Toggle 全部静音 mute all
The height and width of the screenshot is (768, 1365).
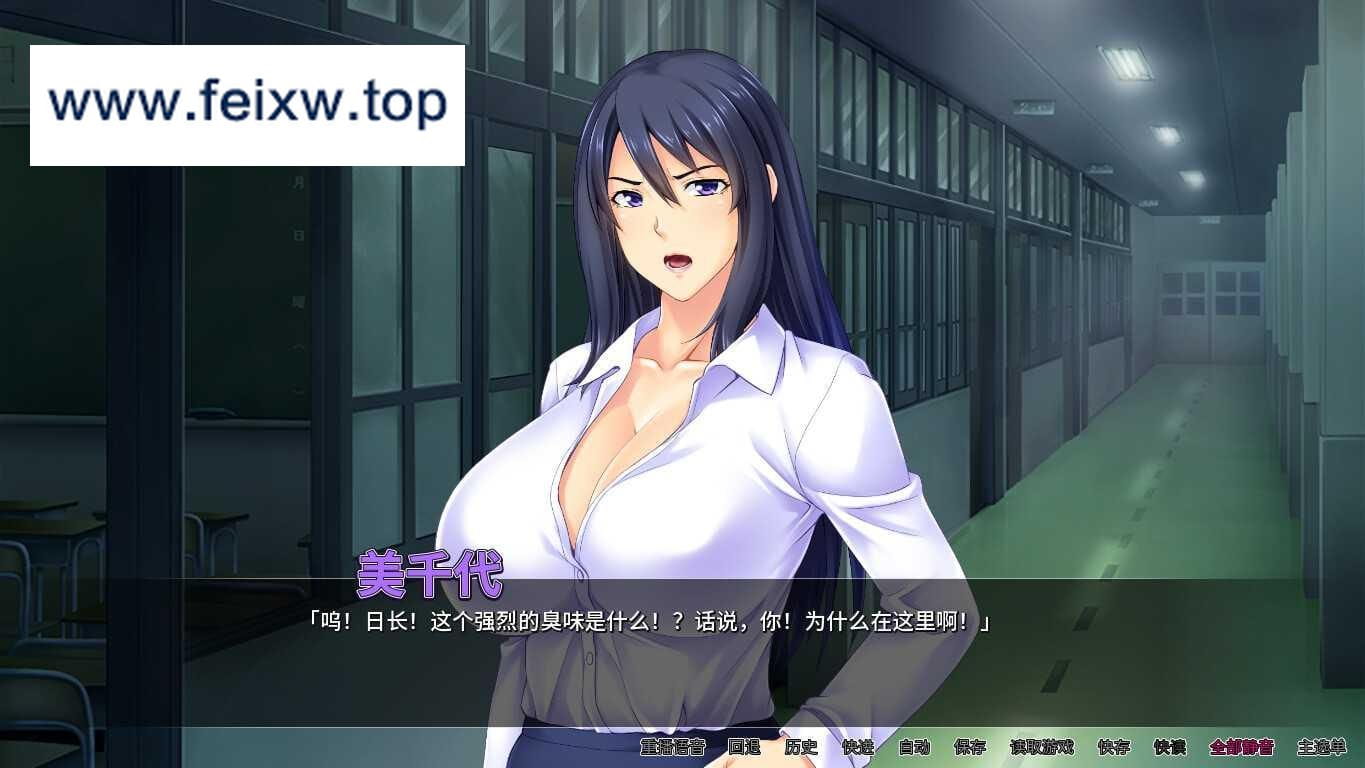[x=1241, y=747]
